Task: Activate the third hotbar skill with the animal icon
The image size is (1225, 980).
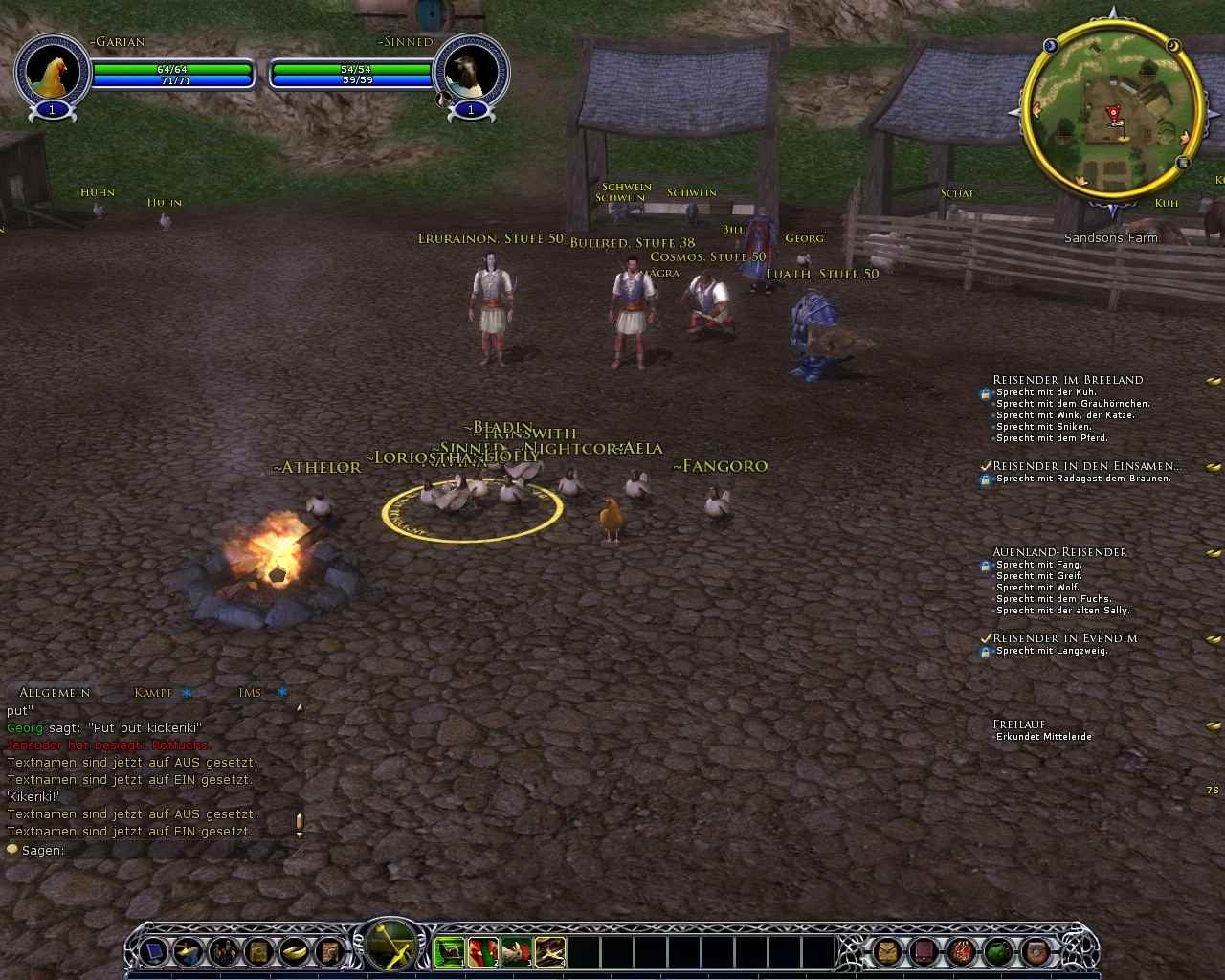Action: point(517,951)
